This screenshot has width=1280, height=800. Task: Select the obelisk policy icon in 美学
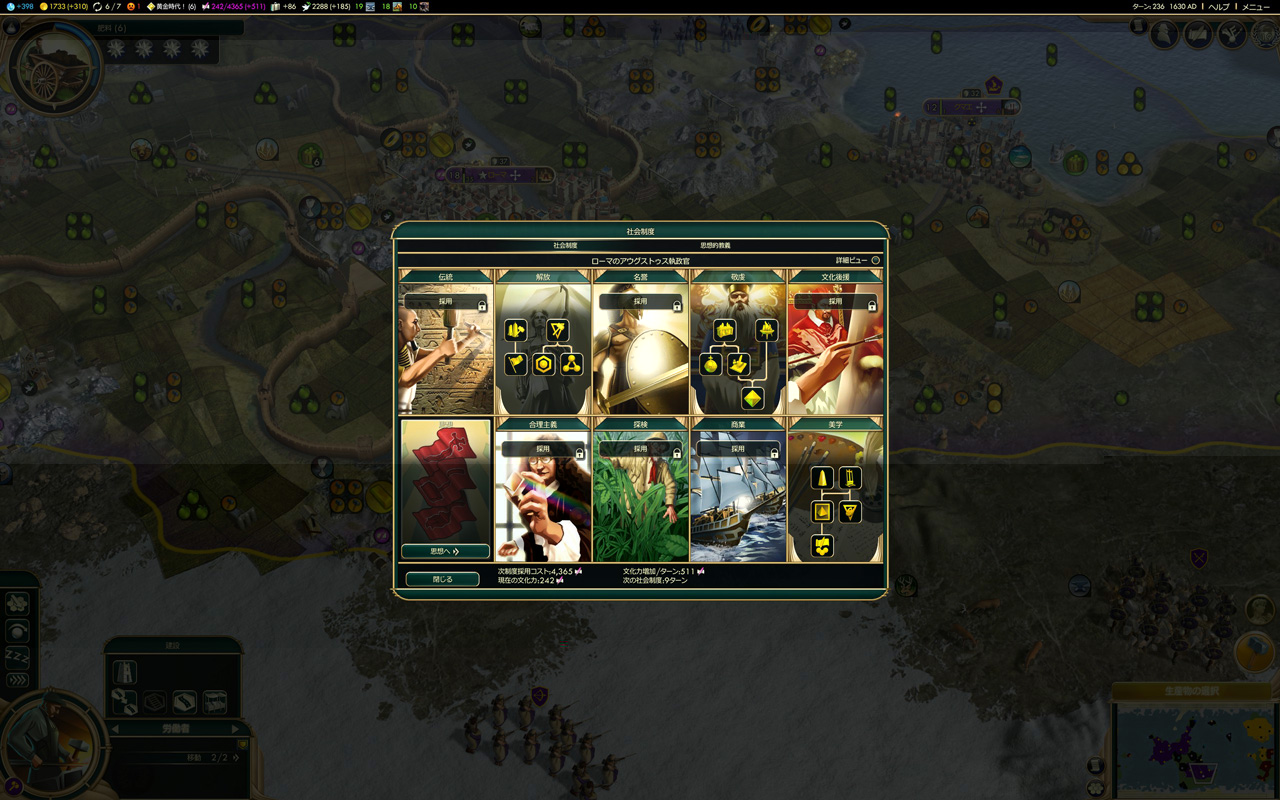coord(822,479)
